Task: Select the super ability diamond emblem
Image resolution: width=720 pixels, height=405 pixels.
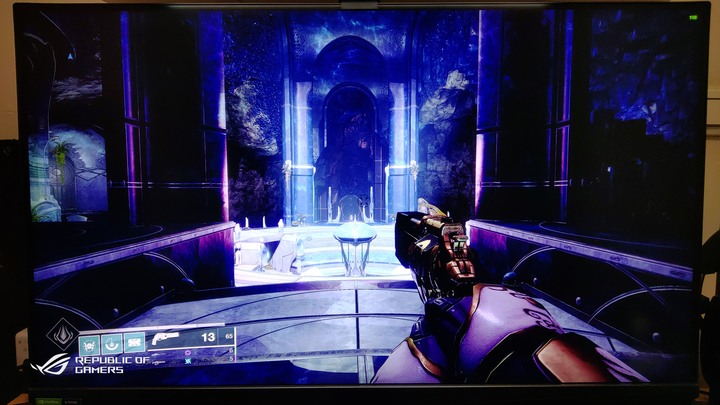Action: click(62, 335)
